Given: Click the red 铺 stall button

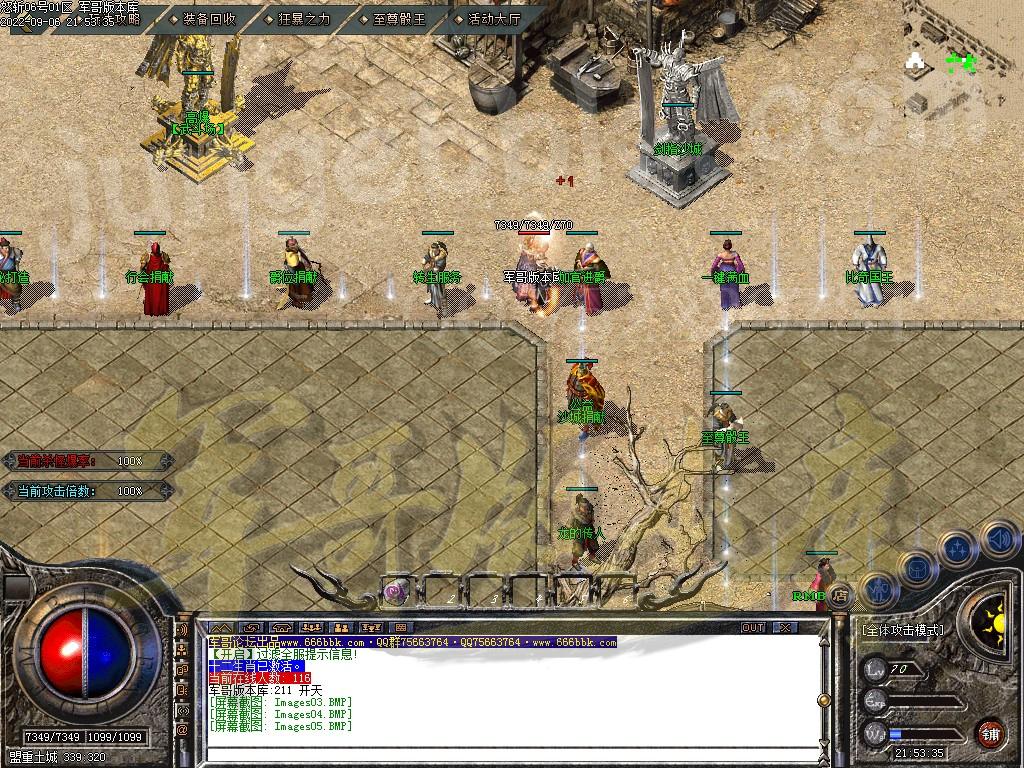Looking at the screenshot, I should click(991, 732).
